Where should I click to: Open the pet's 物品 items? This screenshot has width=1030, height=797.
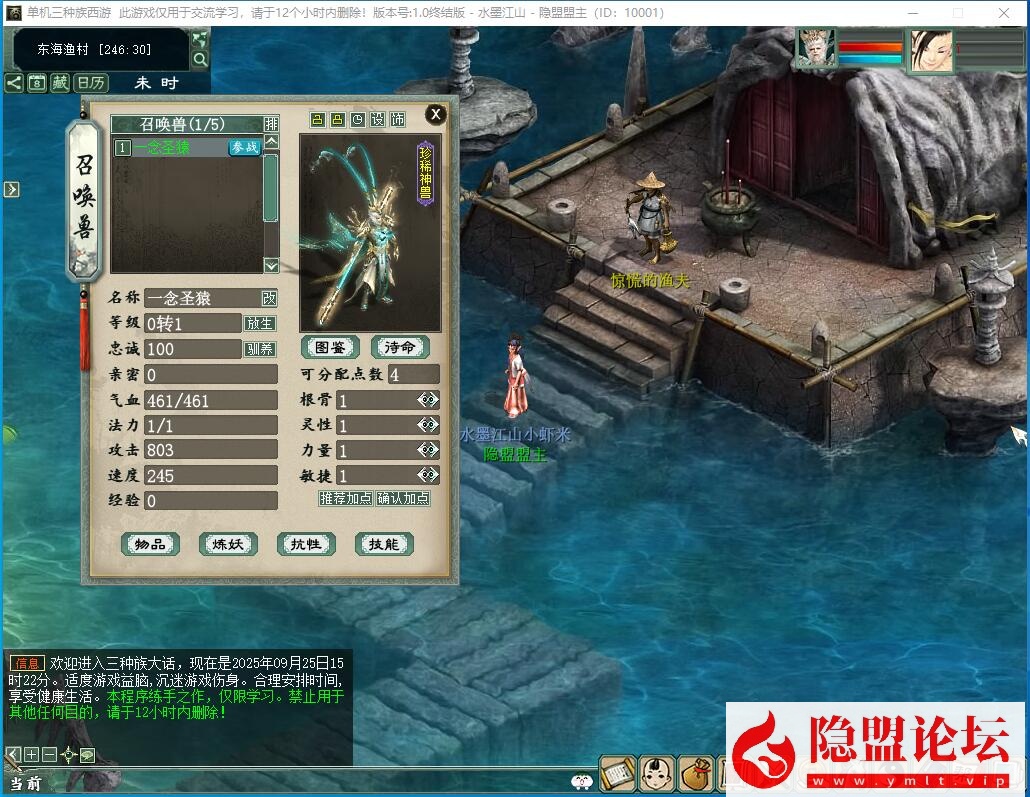click(x=150, y=544)
